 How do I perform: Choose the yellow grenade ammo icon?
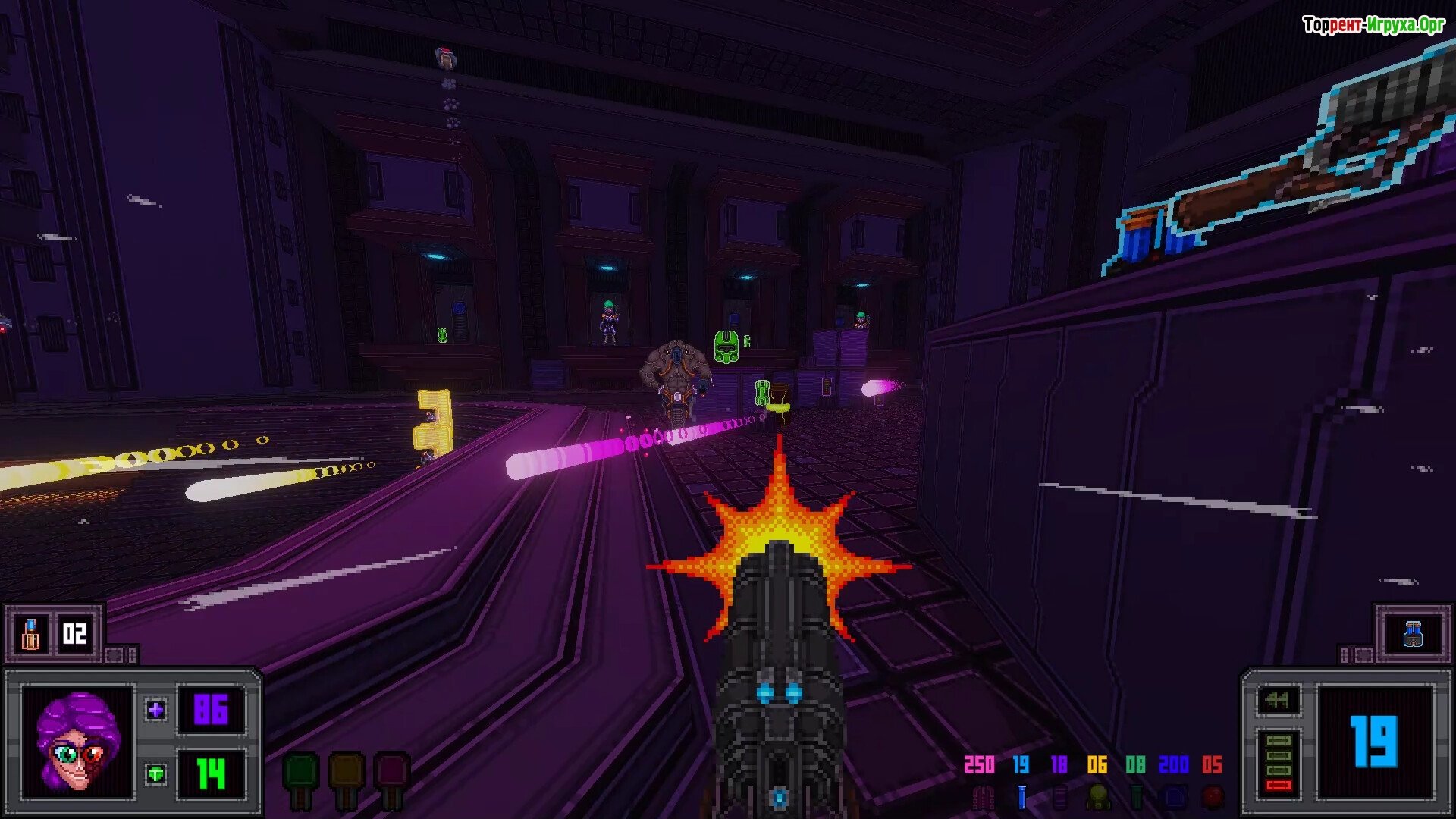click(1097, 797)
